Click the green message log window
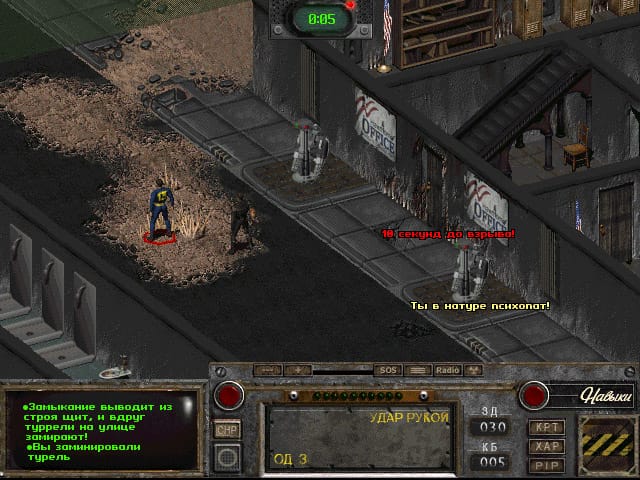640x480 pixels. point(100,432)
